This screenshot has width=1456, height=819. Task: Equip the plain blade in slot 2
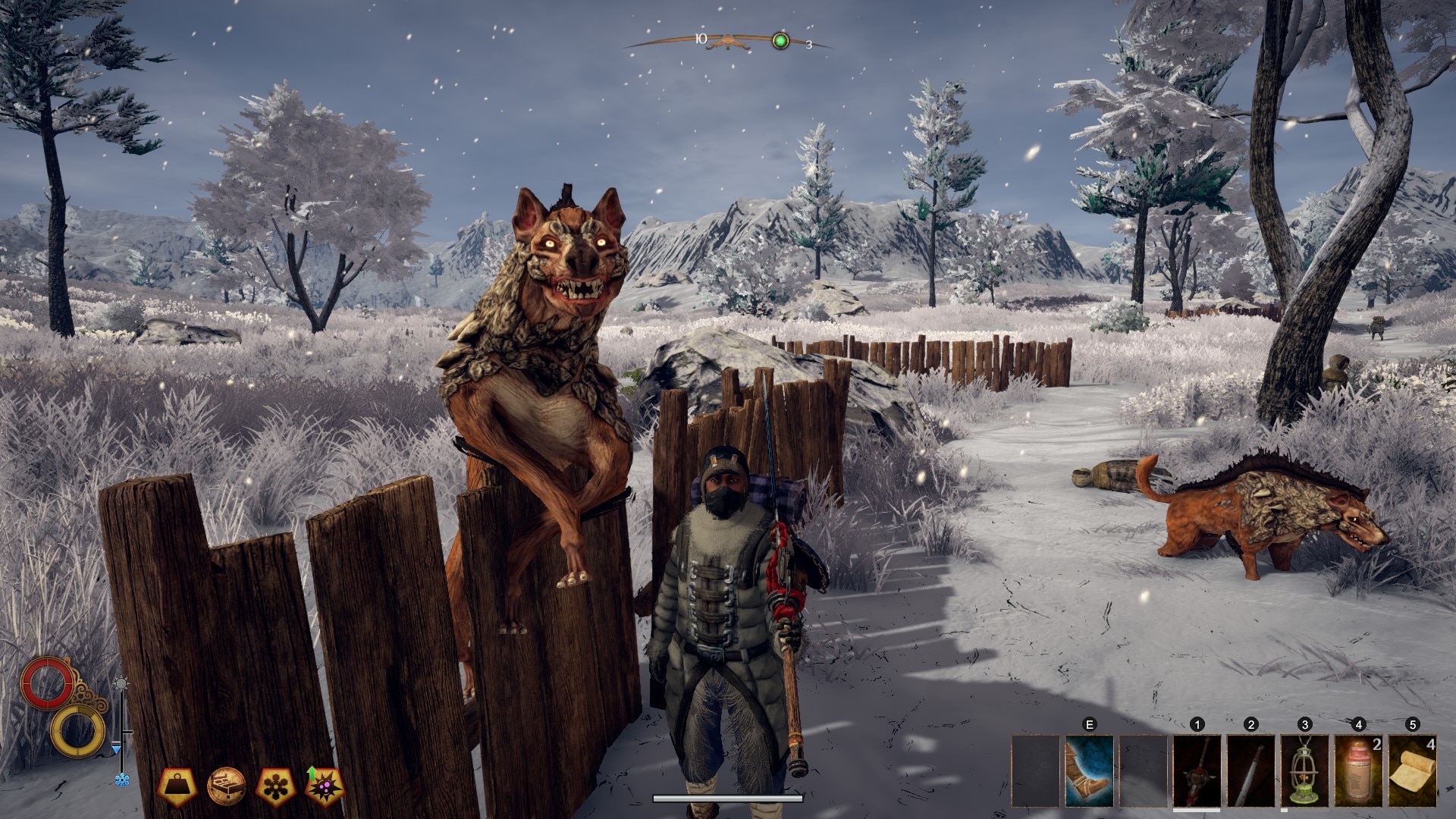click(1251, 770)
